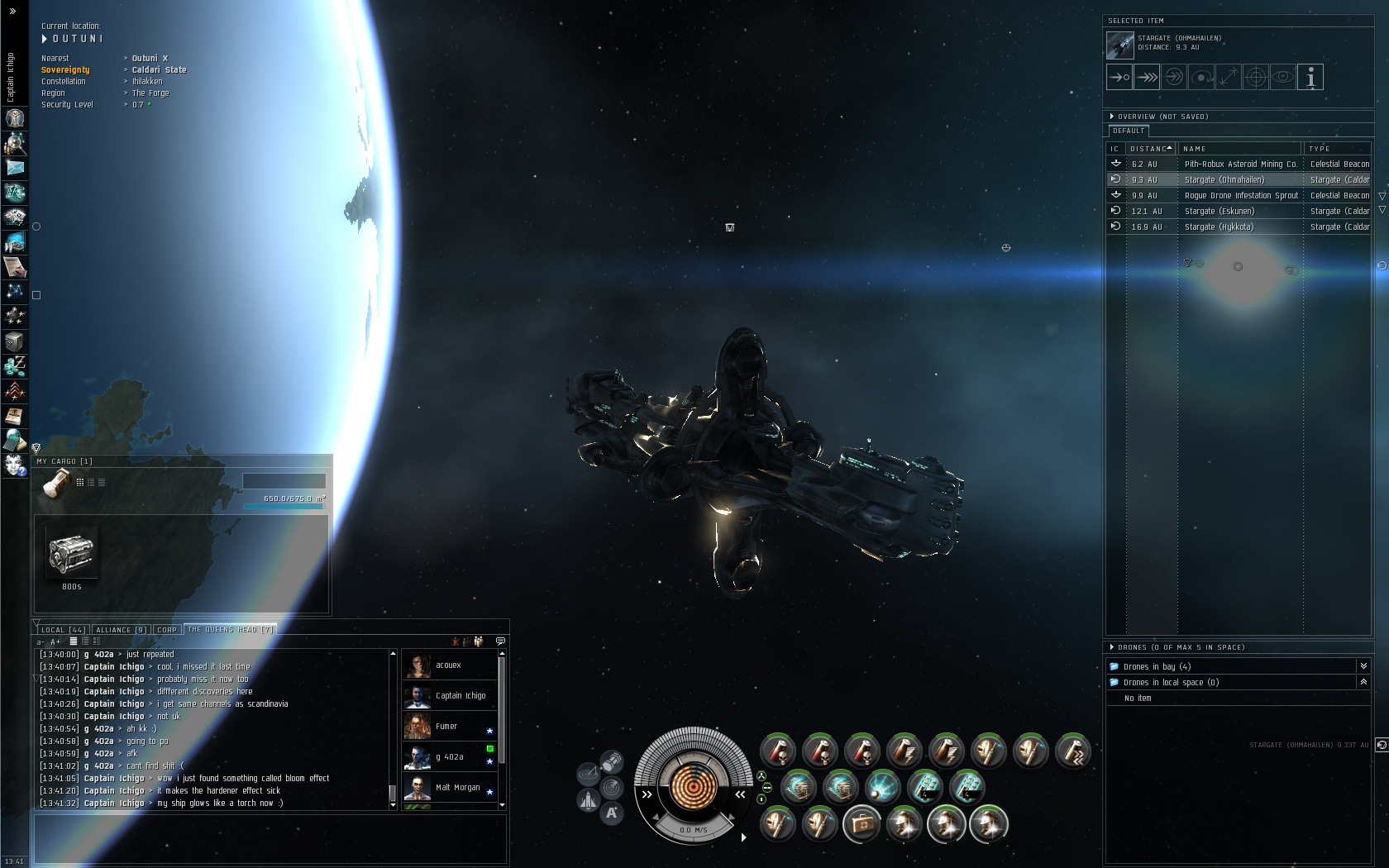This screenshot has width=1389, height=868.
Task: Click the chat message input box
Action: click(270, 837)
